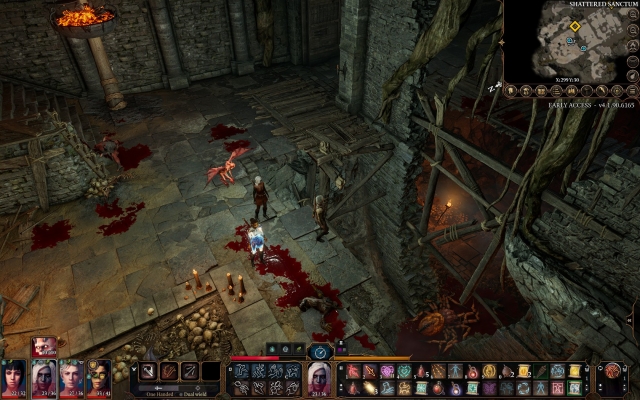Open the leftmost menu icon under minimap
The height and width of the screenshot is (400, 640).
(x=510, y=91)
